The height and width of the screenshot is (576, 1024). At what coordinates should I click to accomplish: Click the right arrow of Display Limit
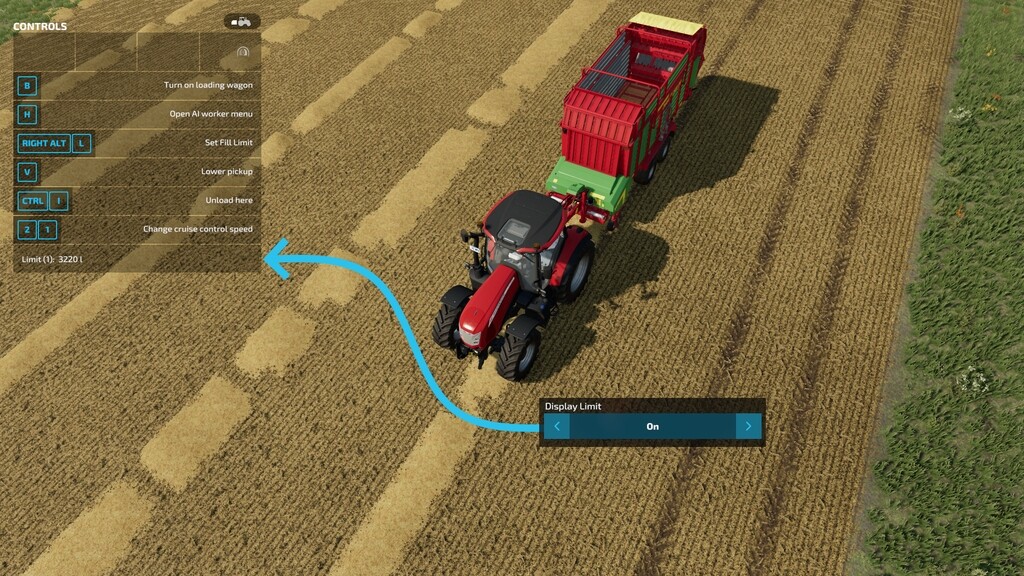[748, 427]
